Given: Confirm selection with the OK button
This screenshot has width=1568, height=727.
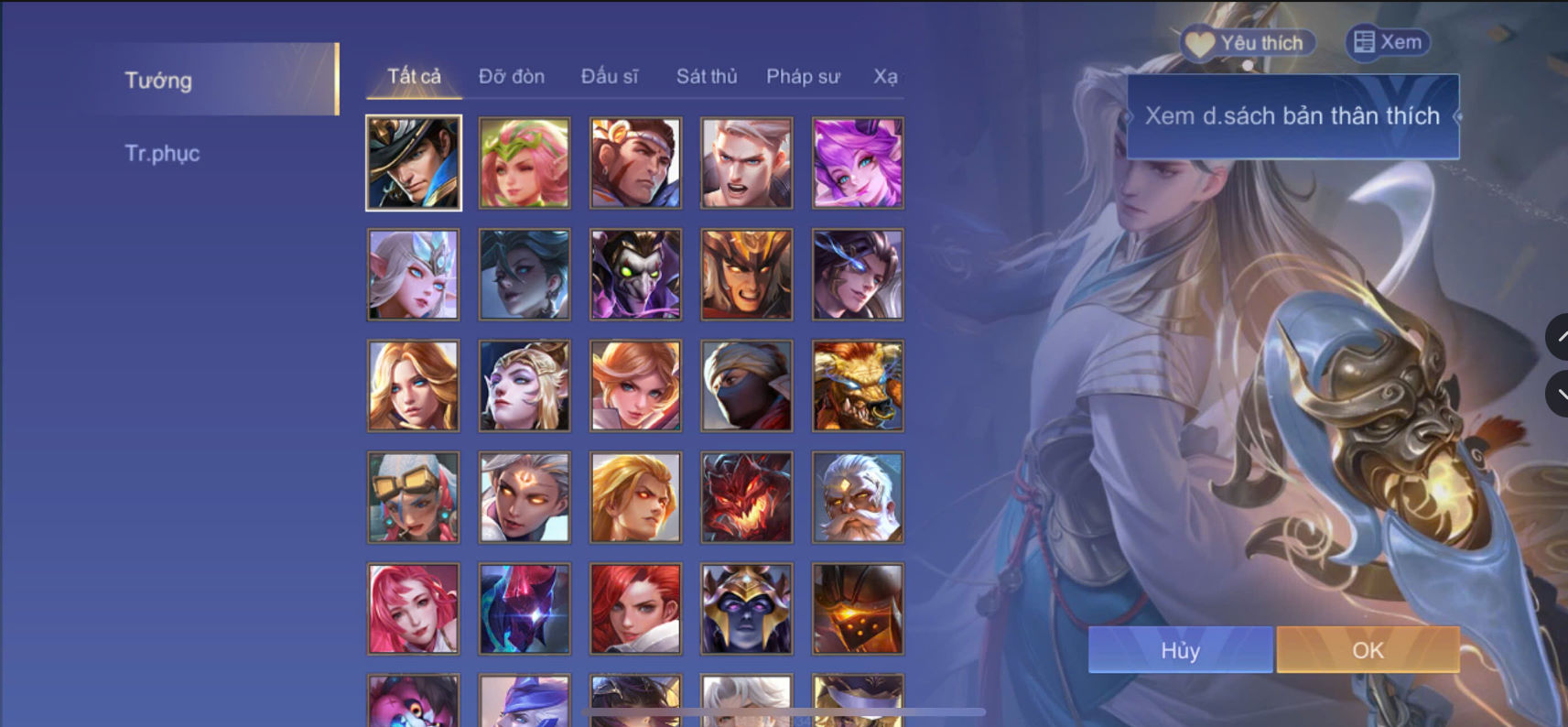Looking at the screenshot, I should tap(1367, 650).
